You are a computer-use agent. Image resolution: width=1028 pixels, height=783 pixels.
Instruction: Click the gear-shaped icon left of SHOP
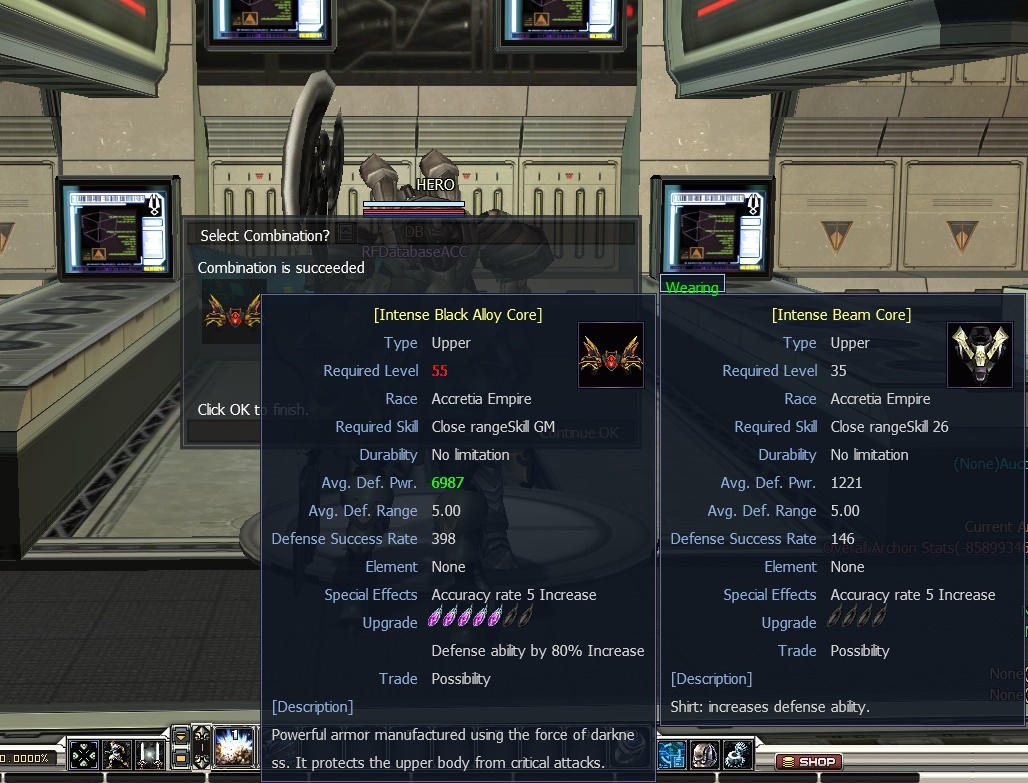738,754
